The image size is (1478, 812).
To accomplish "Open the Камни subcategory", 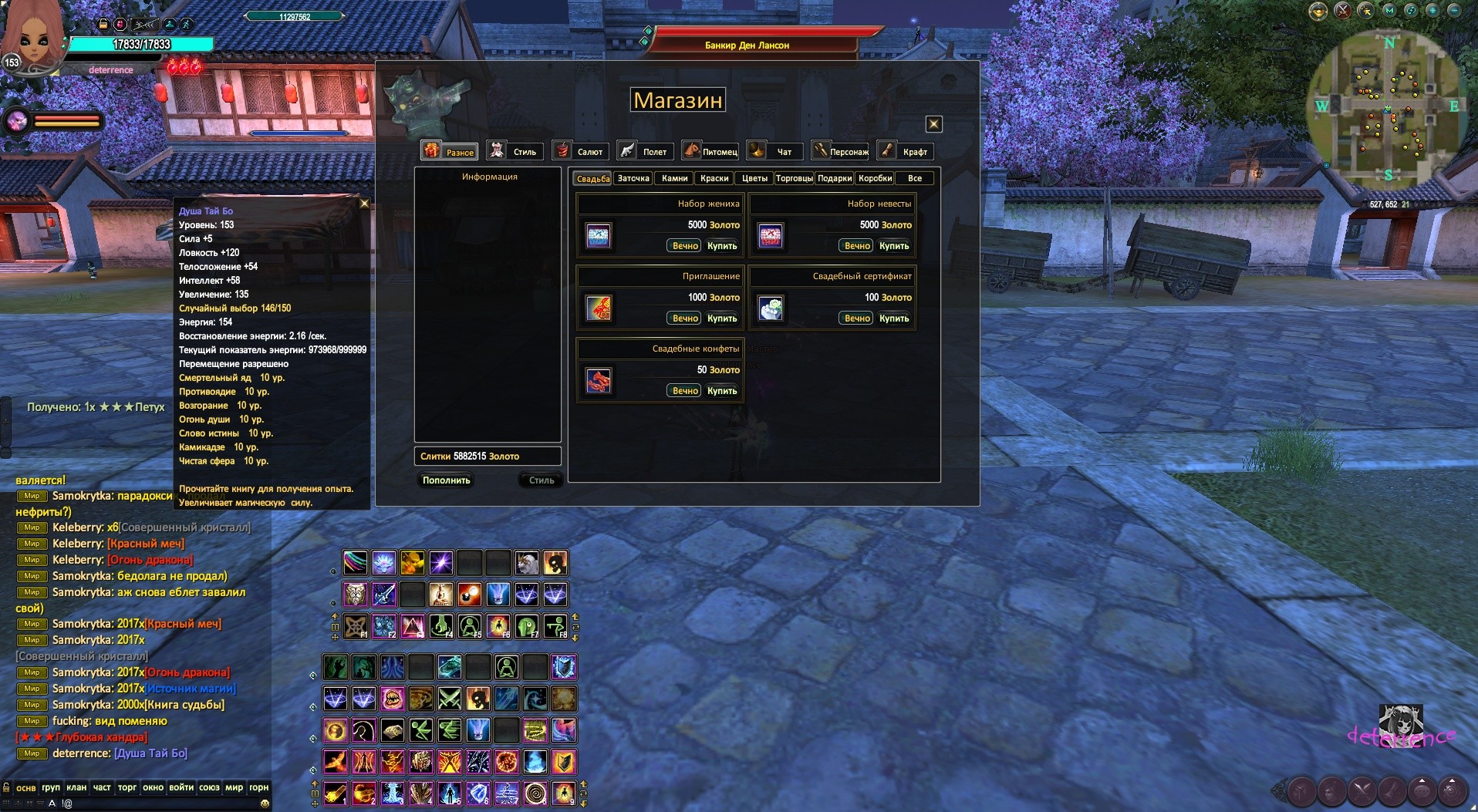I will pyautogui.click(x=674, y=178).
